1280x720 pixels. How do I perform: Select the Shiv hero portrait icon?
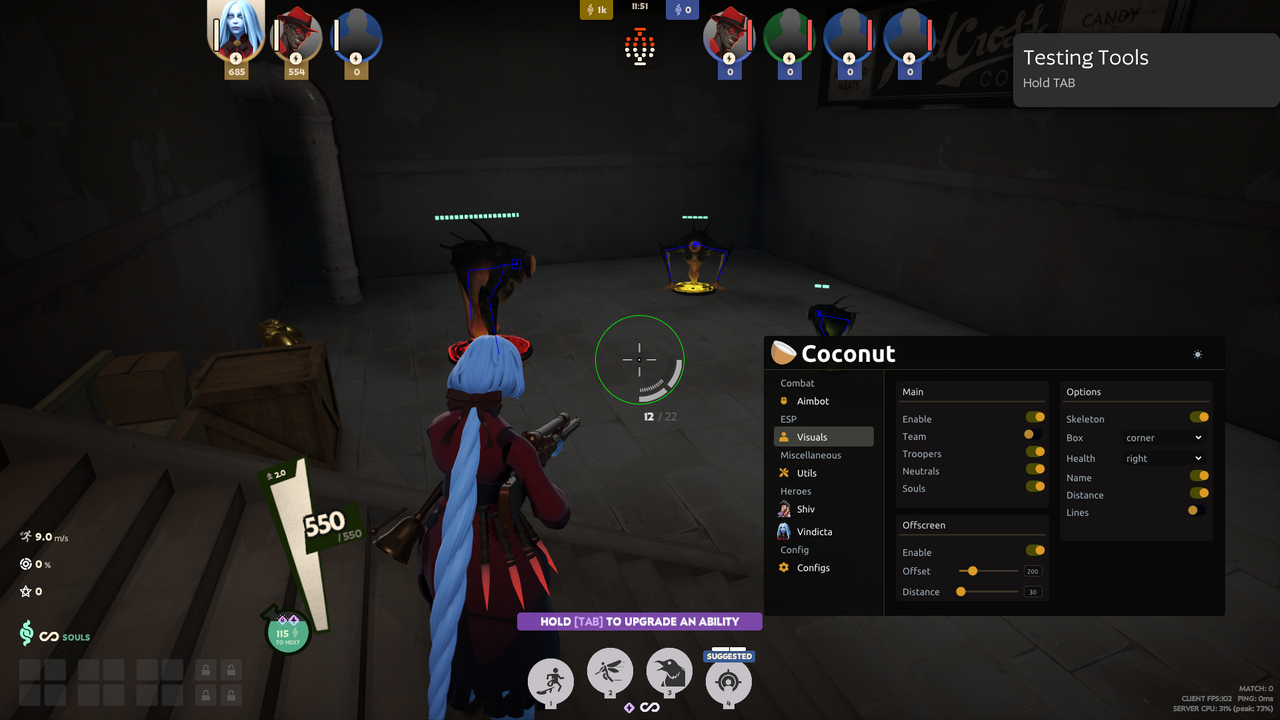point(786,508)
